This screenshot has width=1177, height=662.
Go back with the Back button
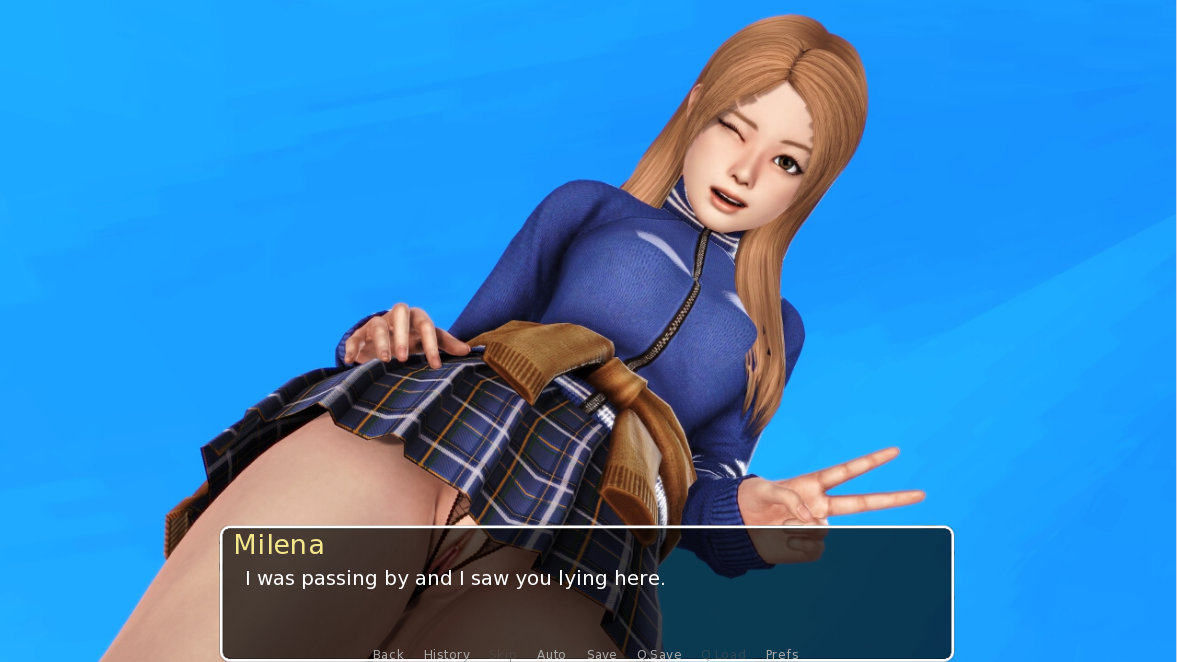tap(388, 654)
